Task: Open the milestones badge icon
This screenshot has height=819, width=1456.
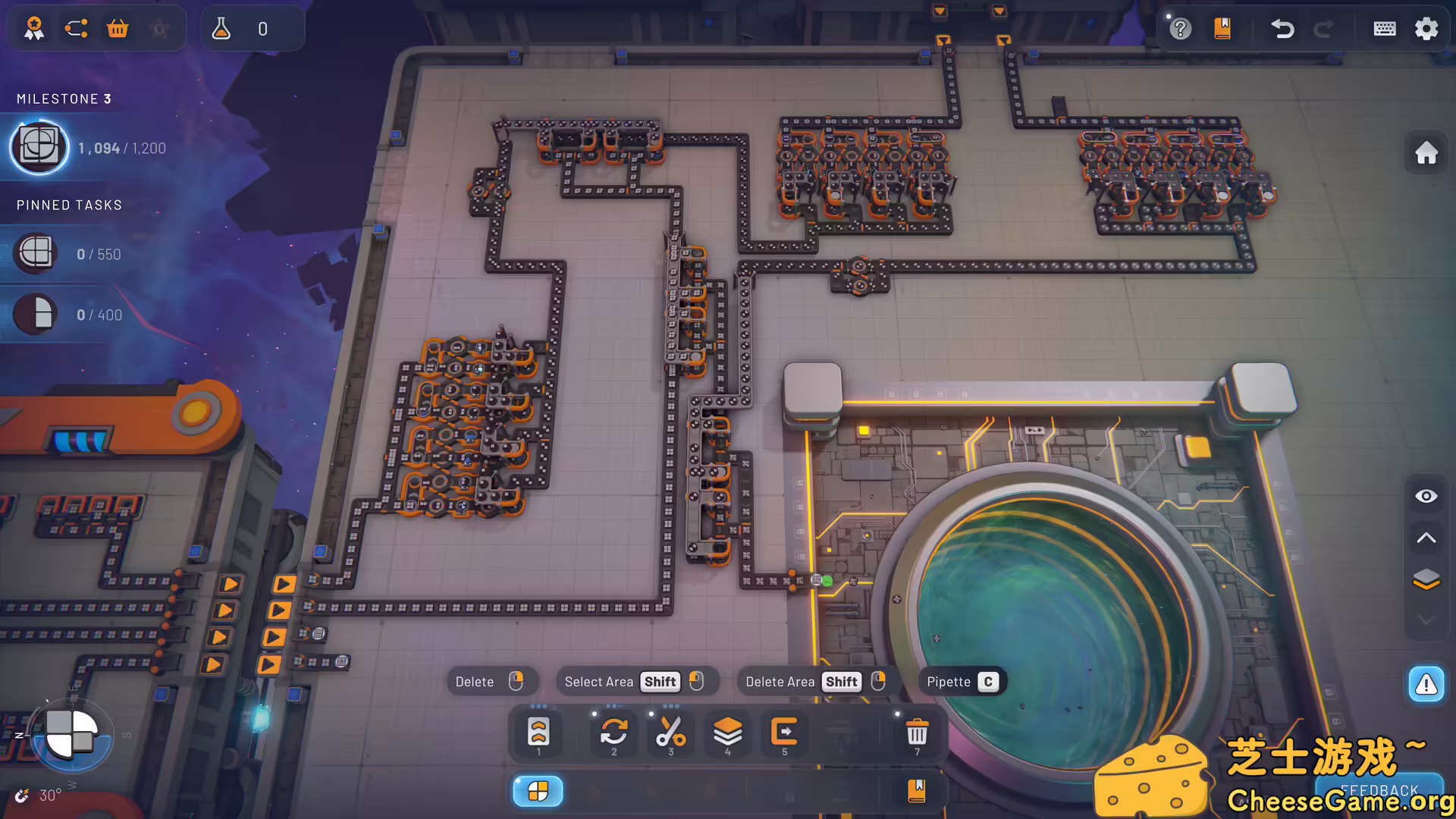Action: [x=34, y=29]
